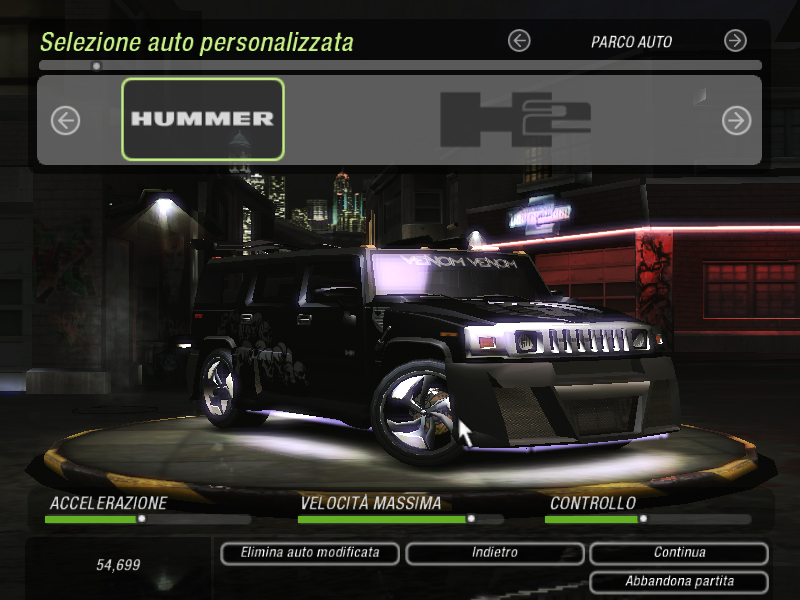Go to the previous category before Parco Auto

point(519,41)
